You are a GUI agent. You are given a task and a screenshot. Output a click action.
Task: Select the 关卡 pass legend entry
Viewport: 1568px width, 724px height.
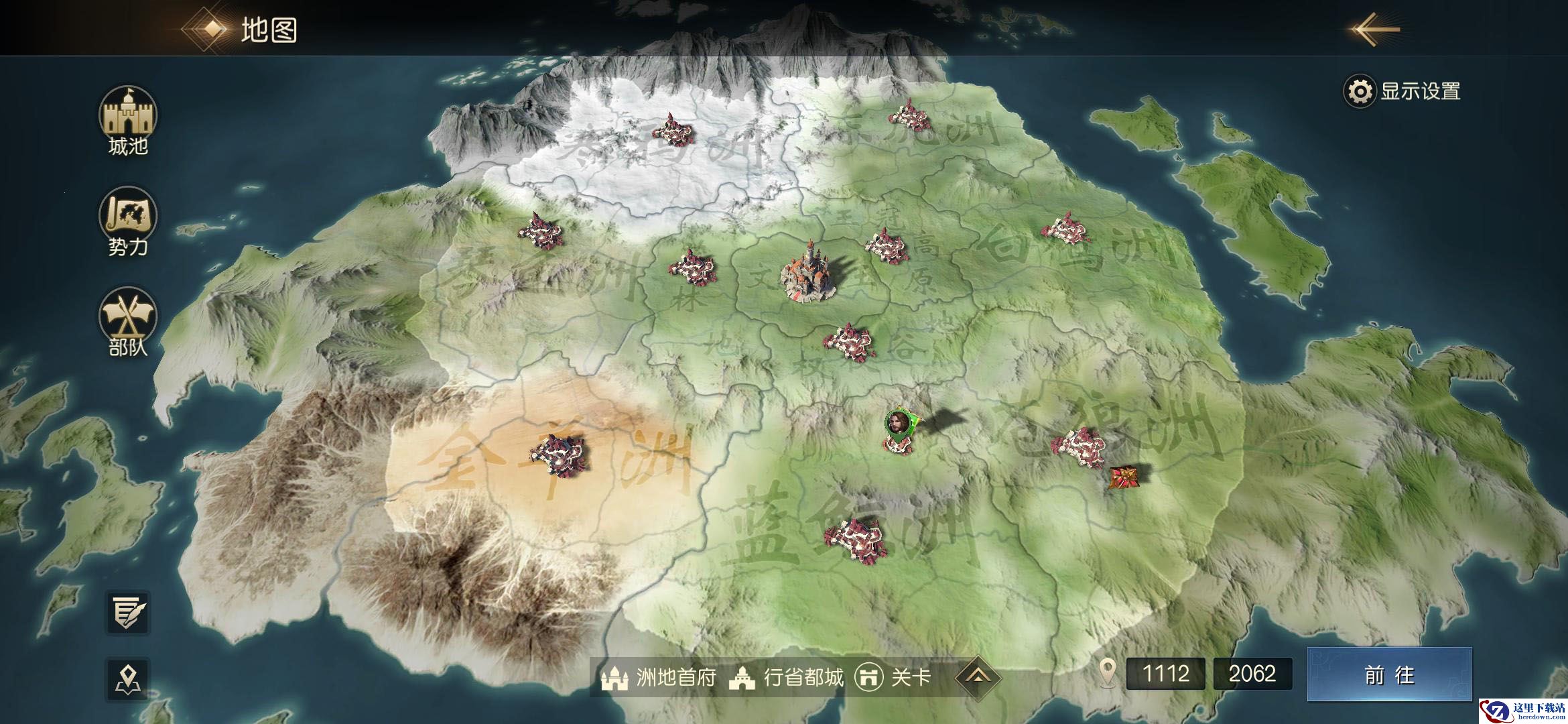[x=893, y=678]
